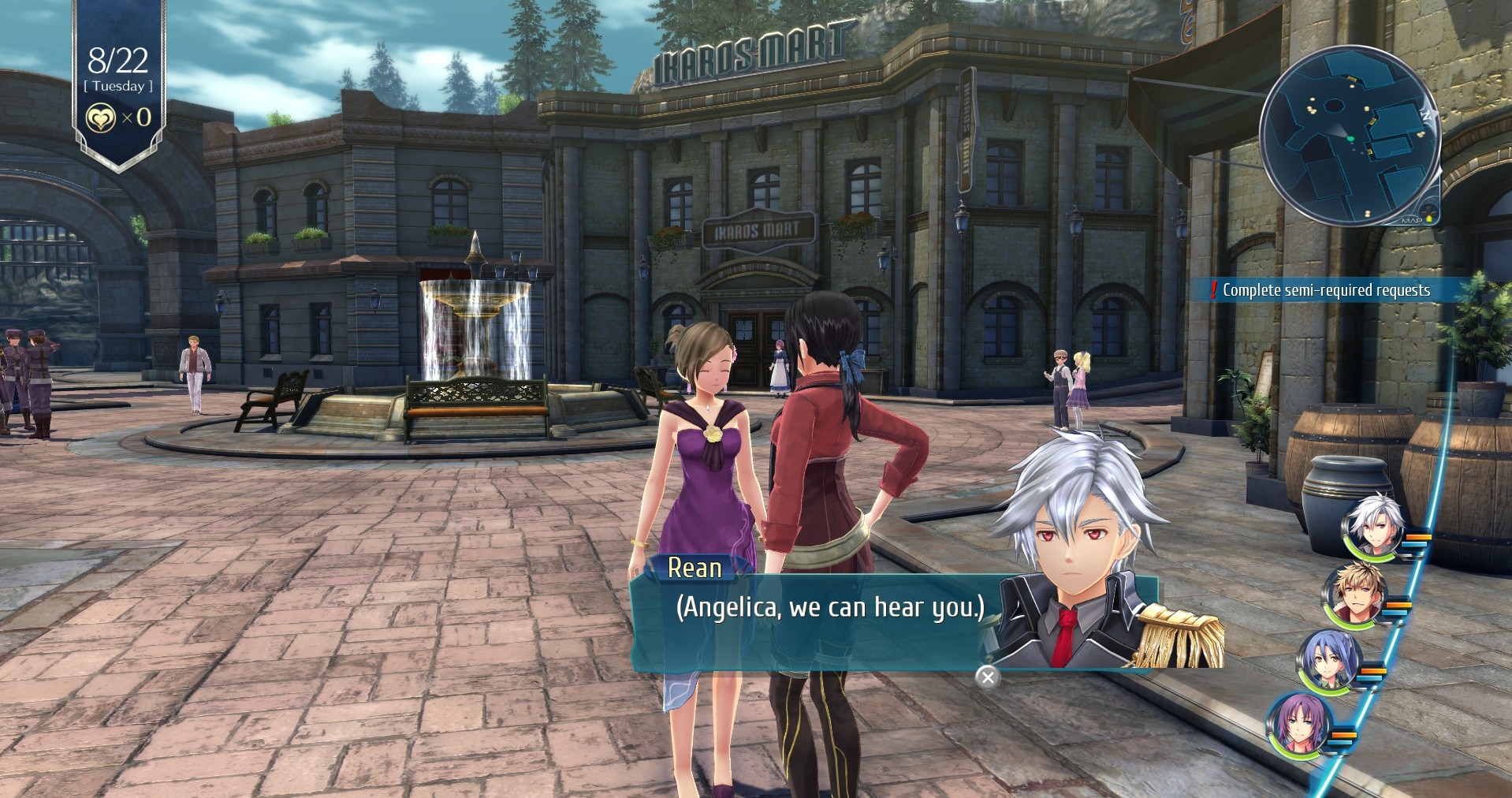The image size is (1512, 798).
Task: Open the circular minimap
Action: point(1349,136)
